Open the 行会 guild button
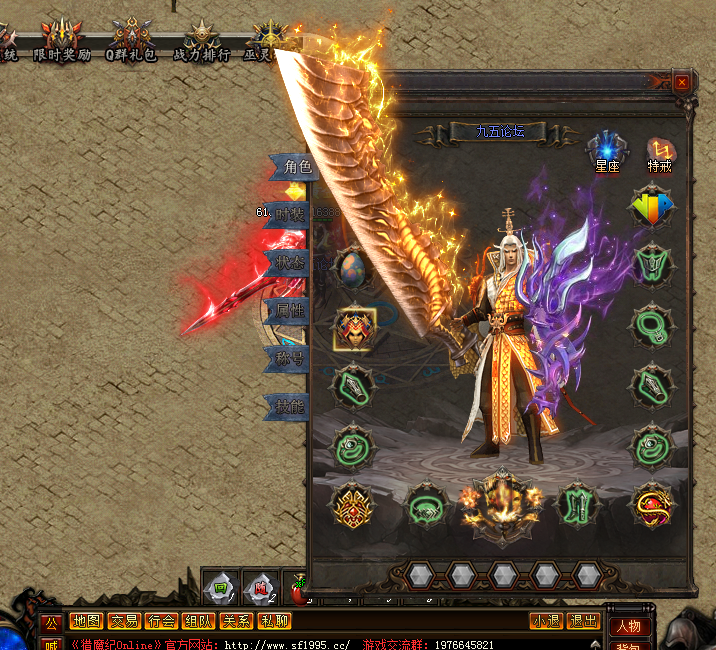The width and height of the screenshot is (716, 650). [162, 621]
